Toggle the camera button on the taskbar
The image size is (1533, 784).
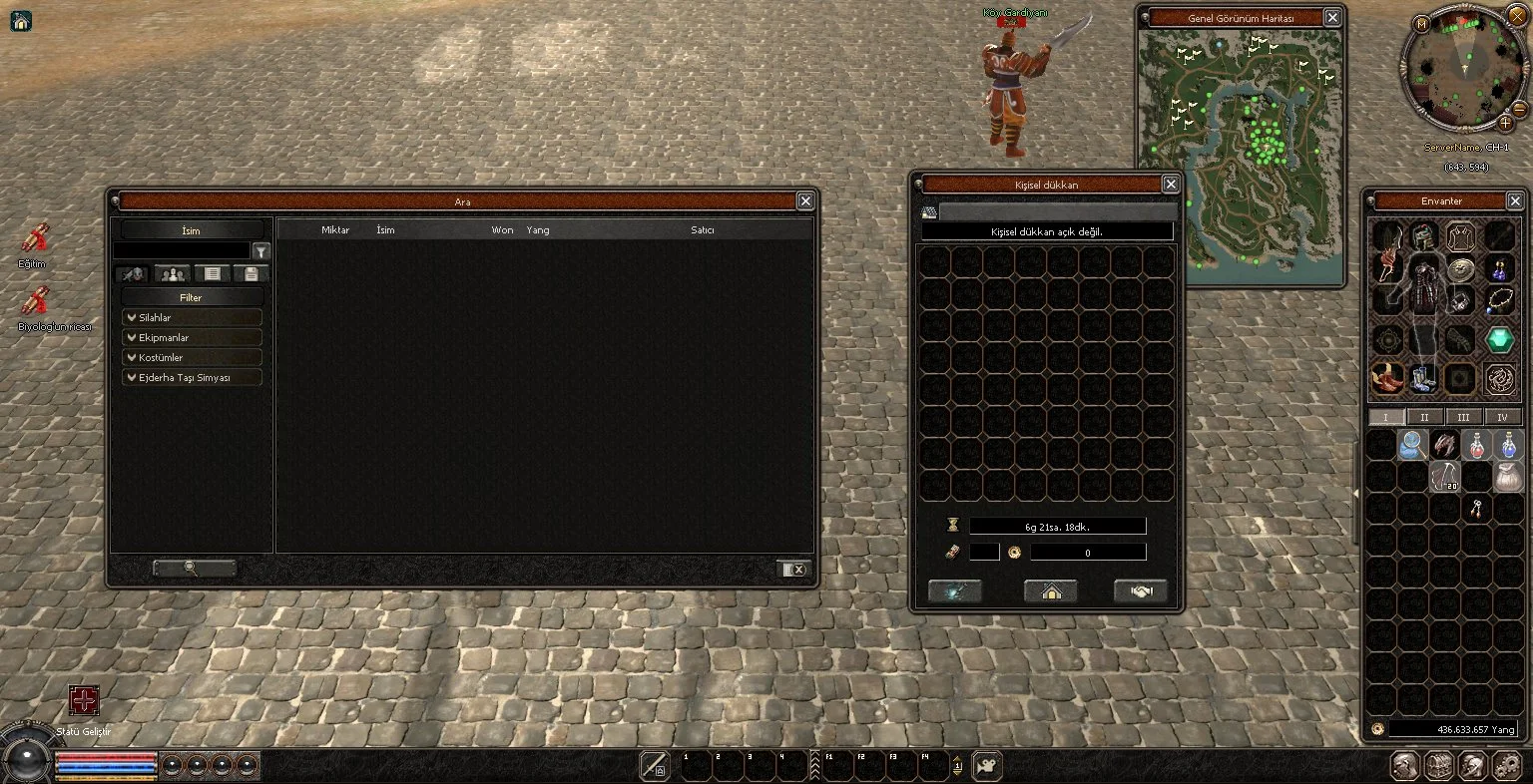tap(987, 766)
